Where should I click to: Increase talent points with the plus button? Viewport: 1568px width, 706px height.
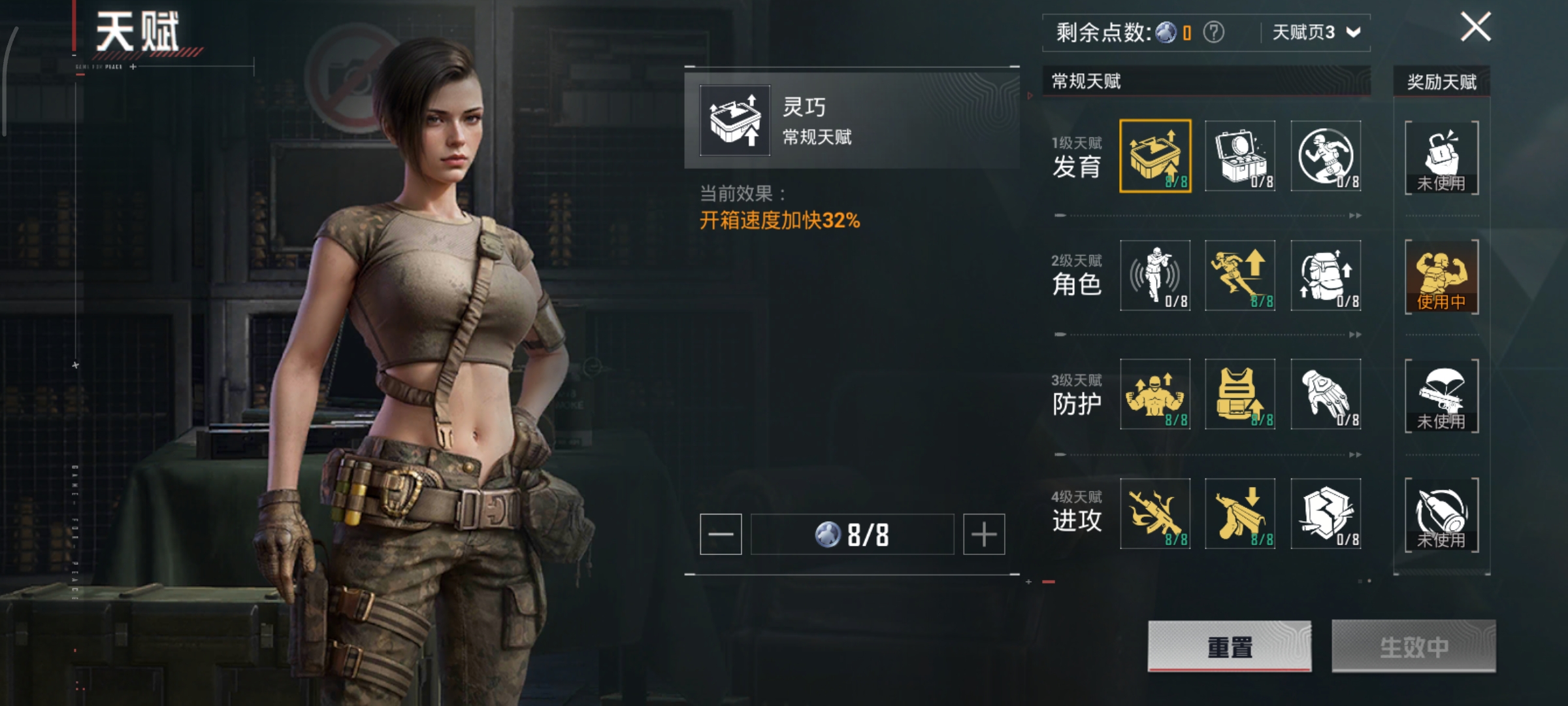983,534
